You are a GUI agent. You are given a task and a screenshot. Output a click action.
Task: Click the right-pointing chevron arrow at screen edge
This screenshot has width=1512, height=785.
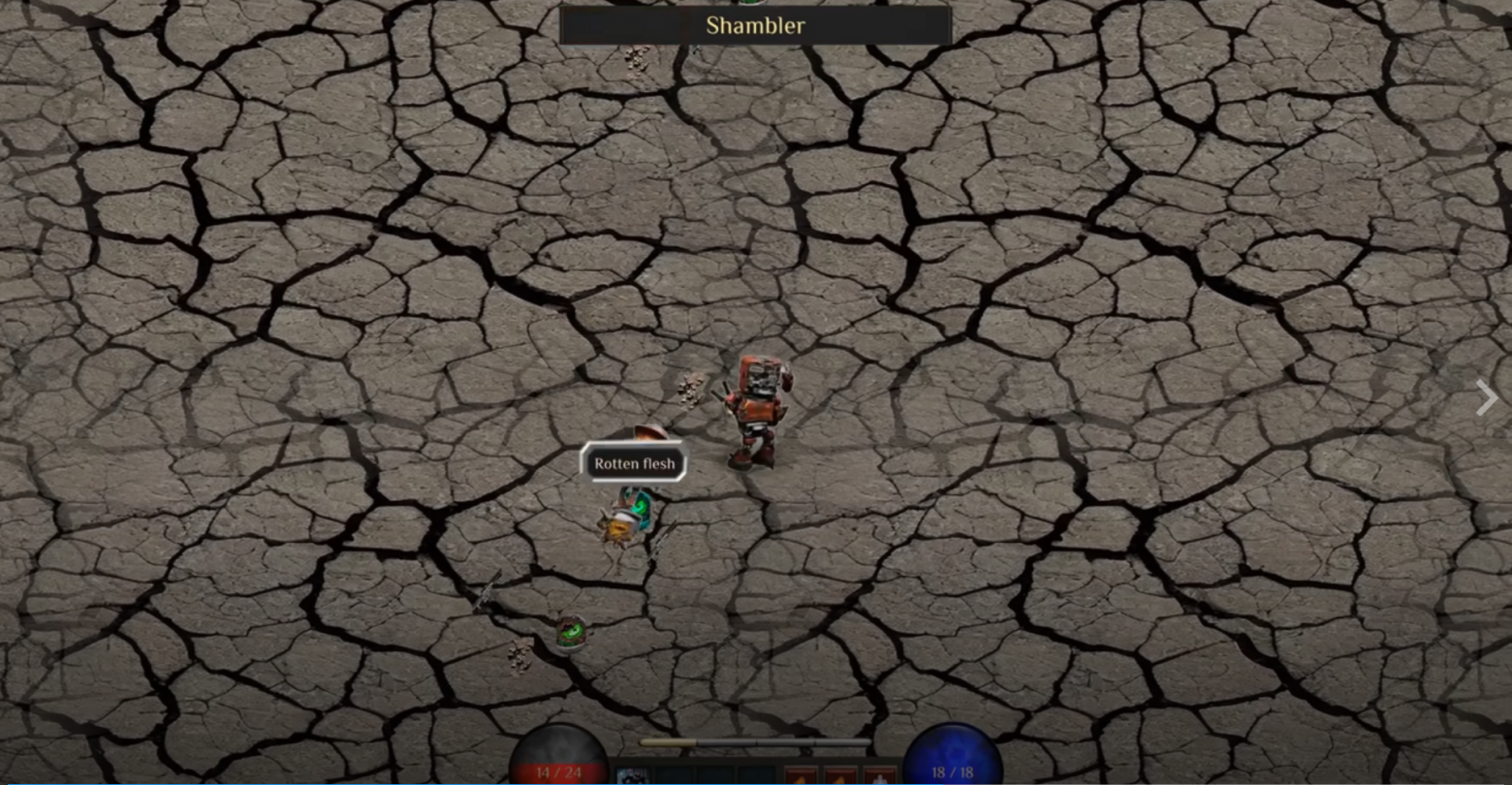tap(1486, 397)
